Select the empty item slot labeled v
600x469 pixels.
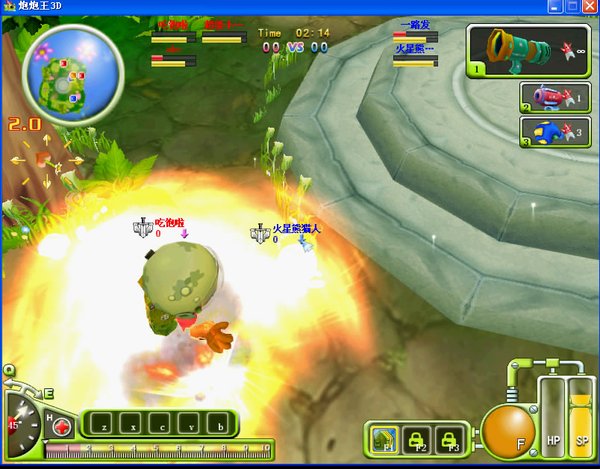pos(191,424)
